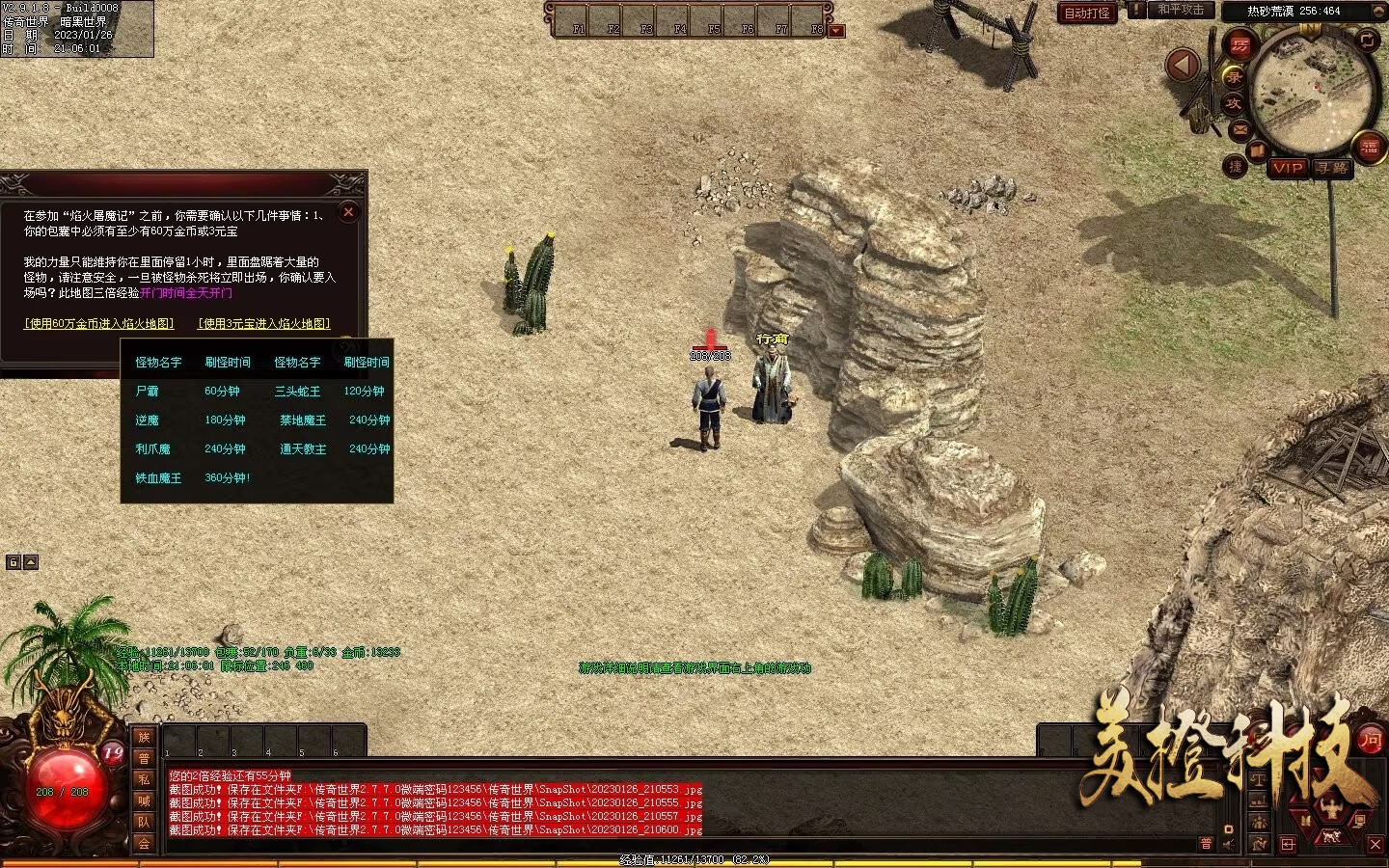Collapse the minimap with the left arrow
The width and height of the screenshot is (1389, 868).
click(1183, 66)
